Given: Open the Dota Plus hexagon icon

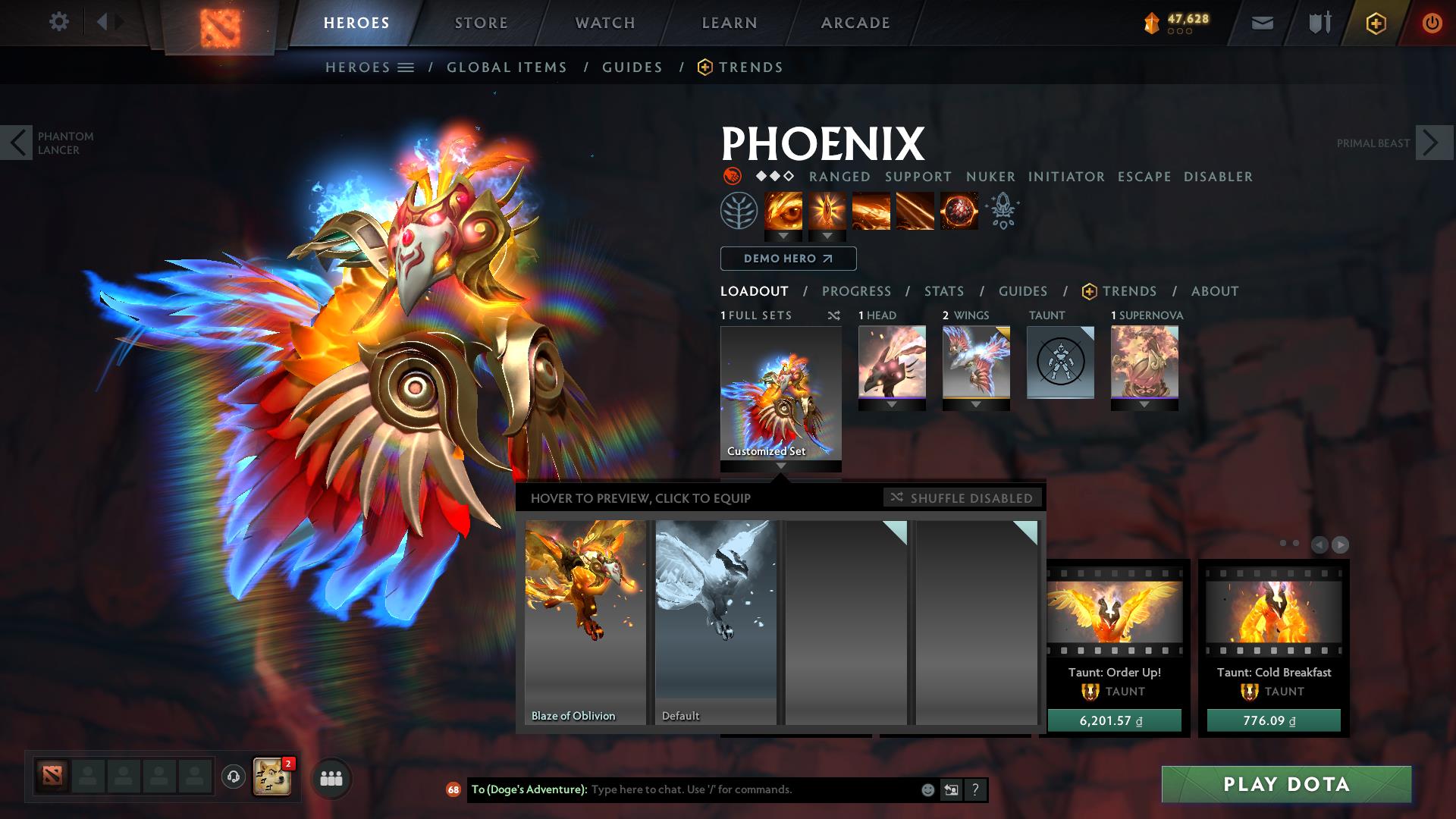Looking at the screenshot, I should [x=1378, y=23].
